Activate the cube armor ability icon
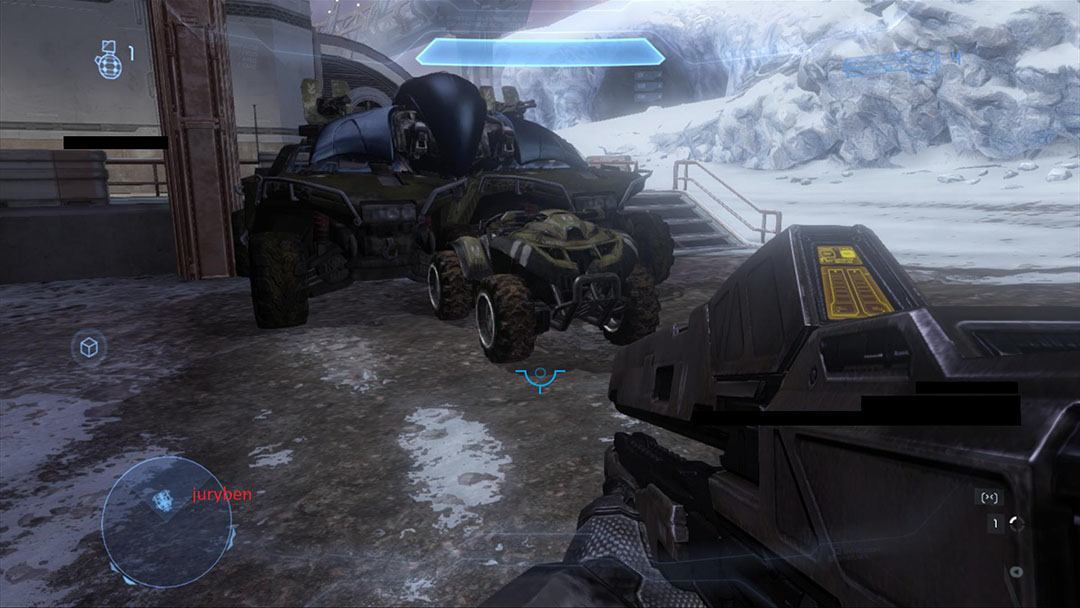1080x608 pixels. [x=89, y=347]
